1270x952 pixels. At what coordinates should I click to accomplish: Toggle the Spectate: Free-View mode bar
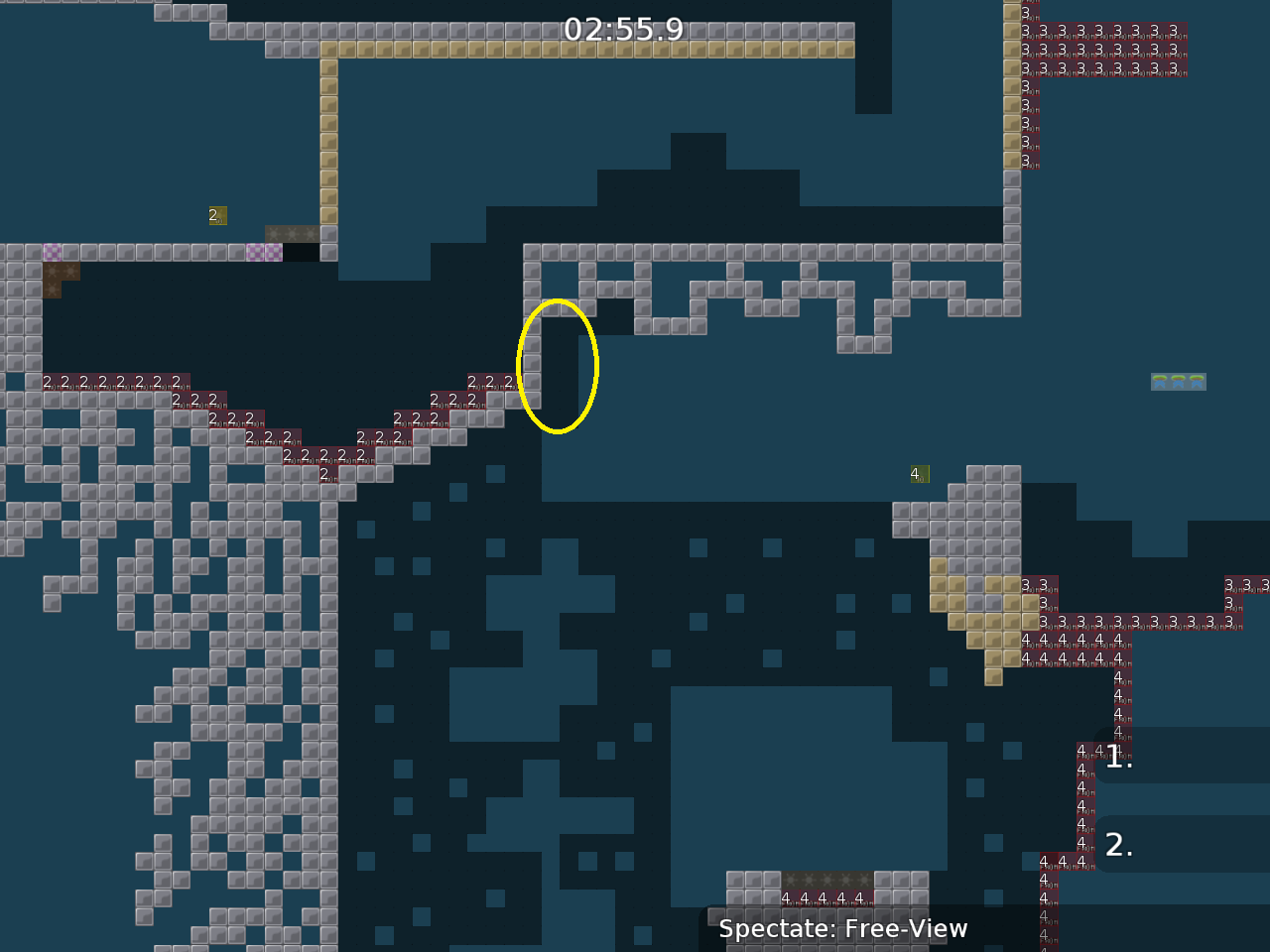click(843, 929)
